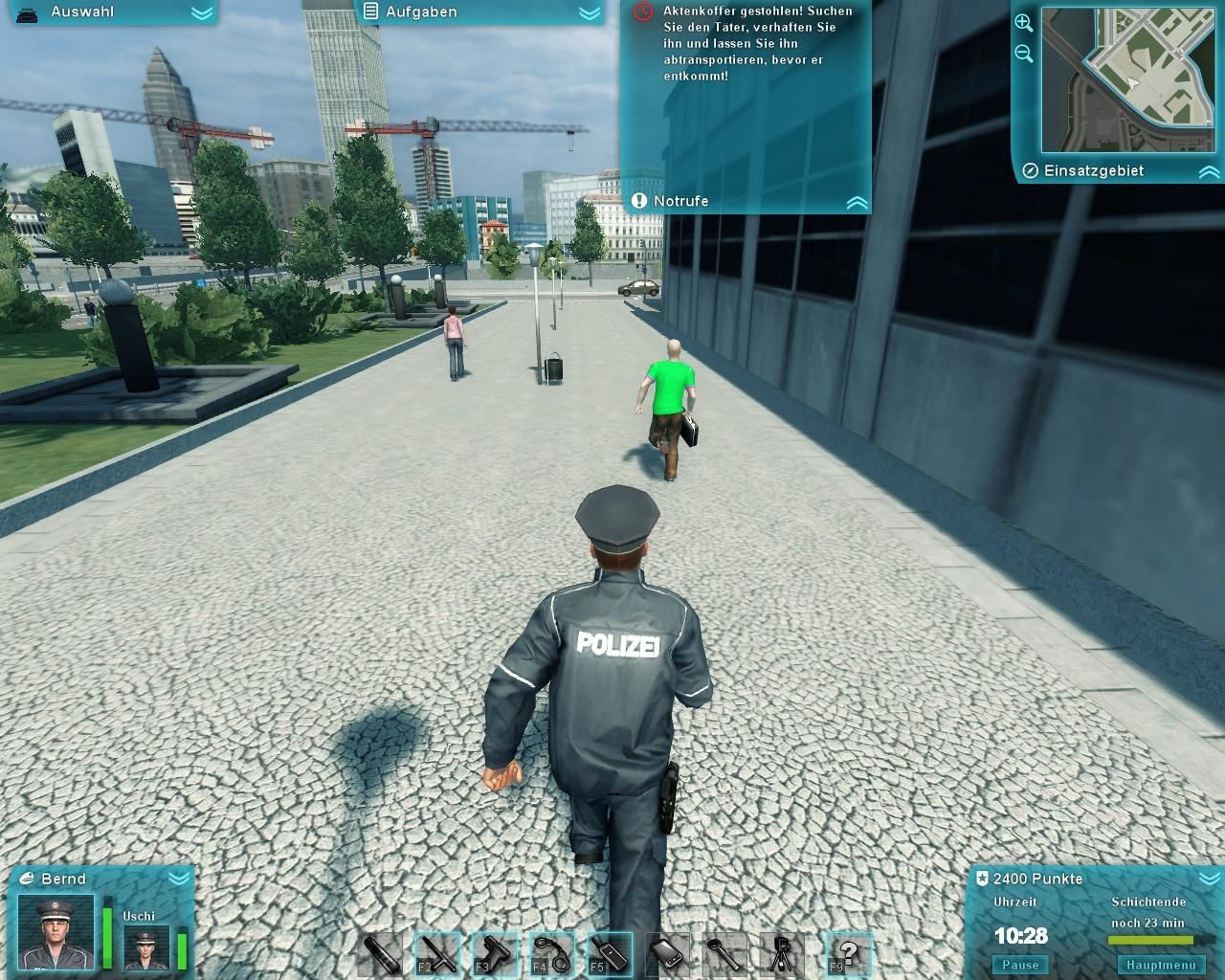Select officer Bernd's portrait
Image resolution: width=1225 pixels, height=980 pixels.
point(57,931)
